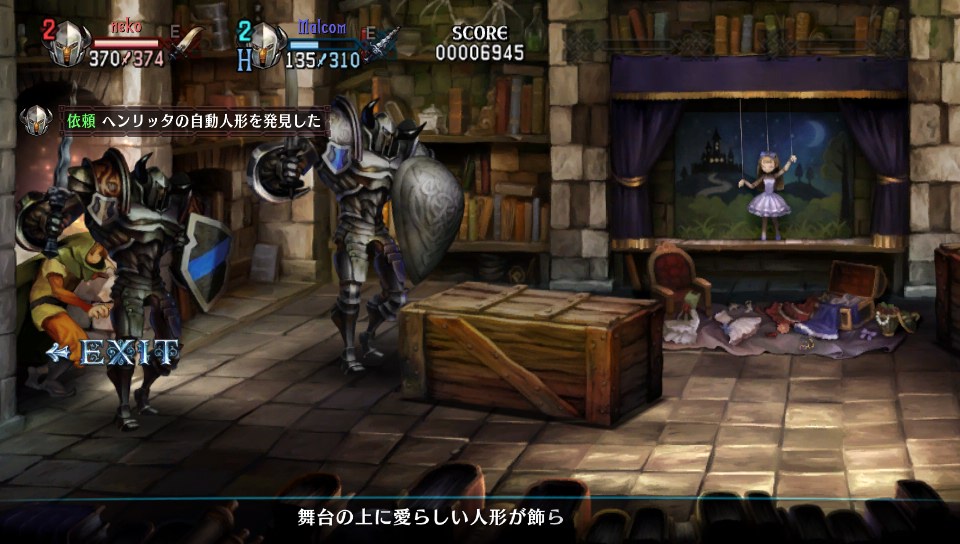This screenshot has height=544, width=960.
Task: Open the 依頼 quest notification banner
Action: point(194,120)
